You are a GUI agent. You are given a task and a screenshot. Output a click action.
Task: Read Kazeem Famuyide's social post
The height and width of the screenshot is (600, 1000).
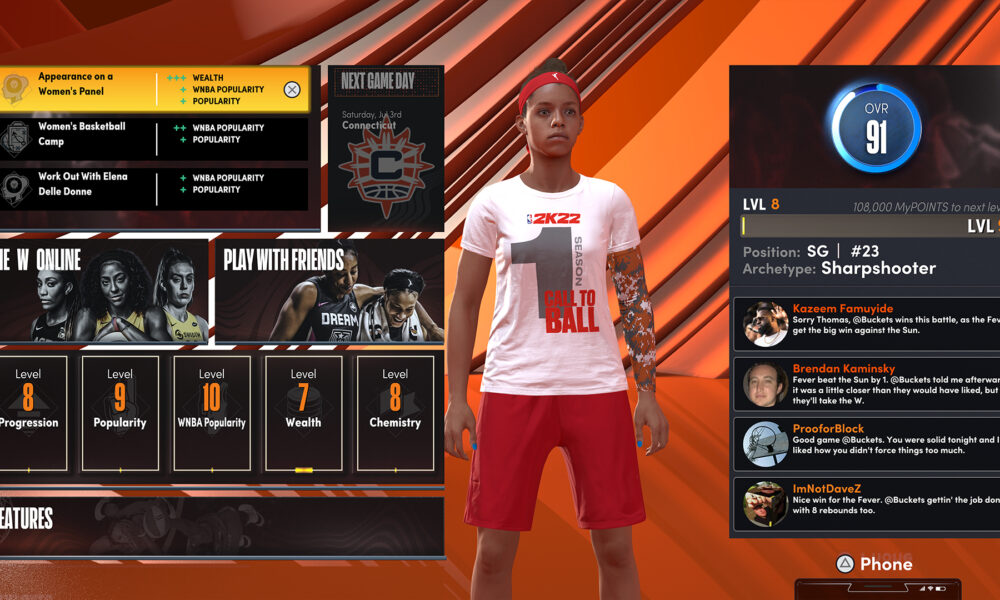(x=866, y=324)
